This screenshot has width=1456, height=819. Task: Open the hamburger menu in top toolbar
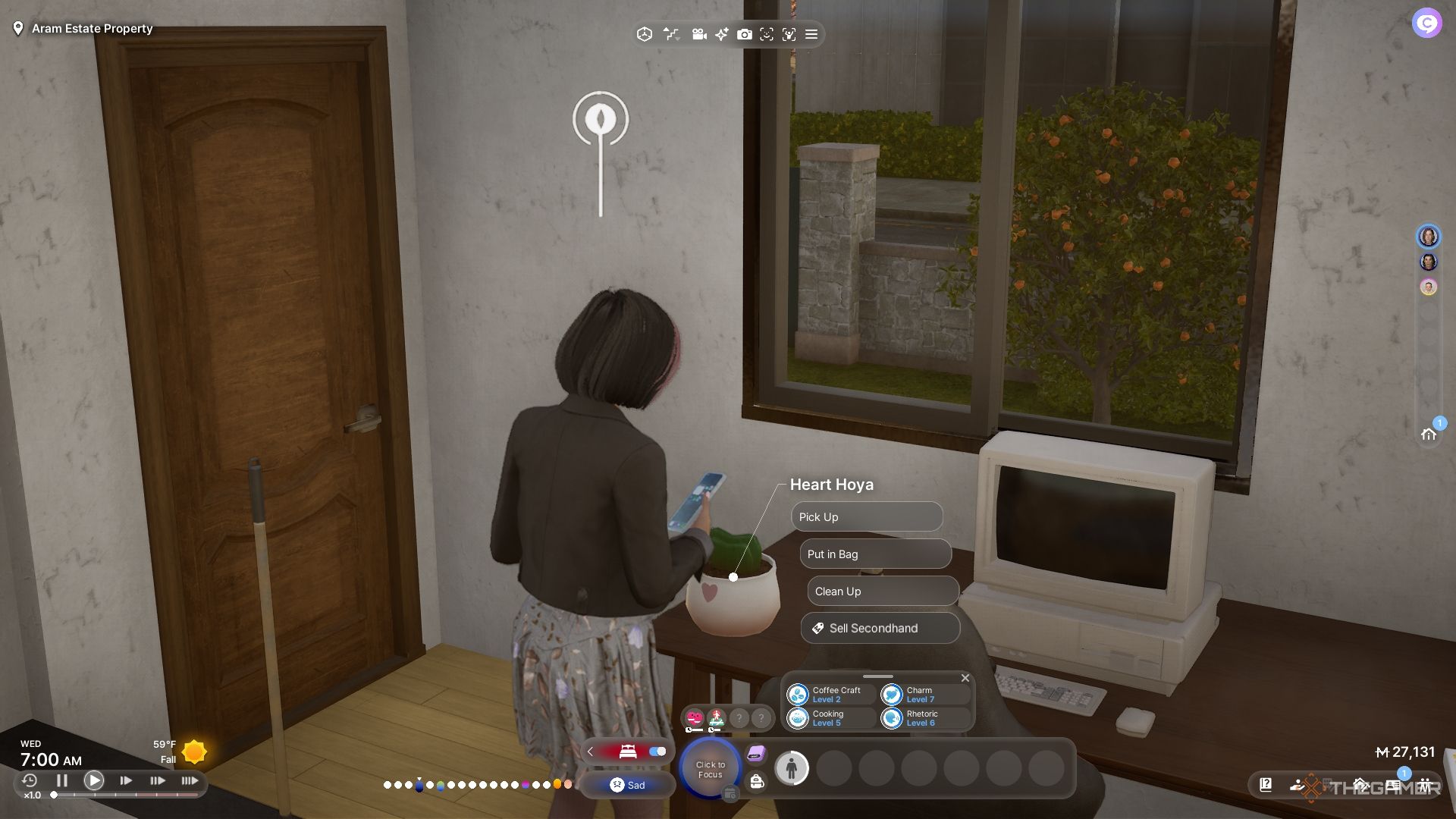coord(811,34)
